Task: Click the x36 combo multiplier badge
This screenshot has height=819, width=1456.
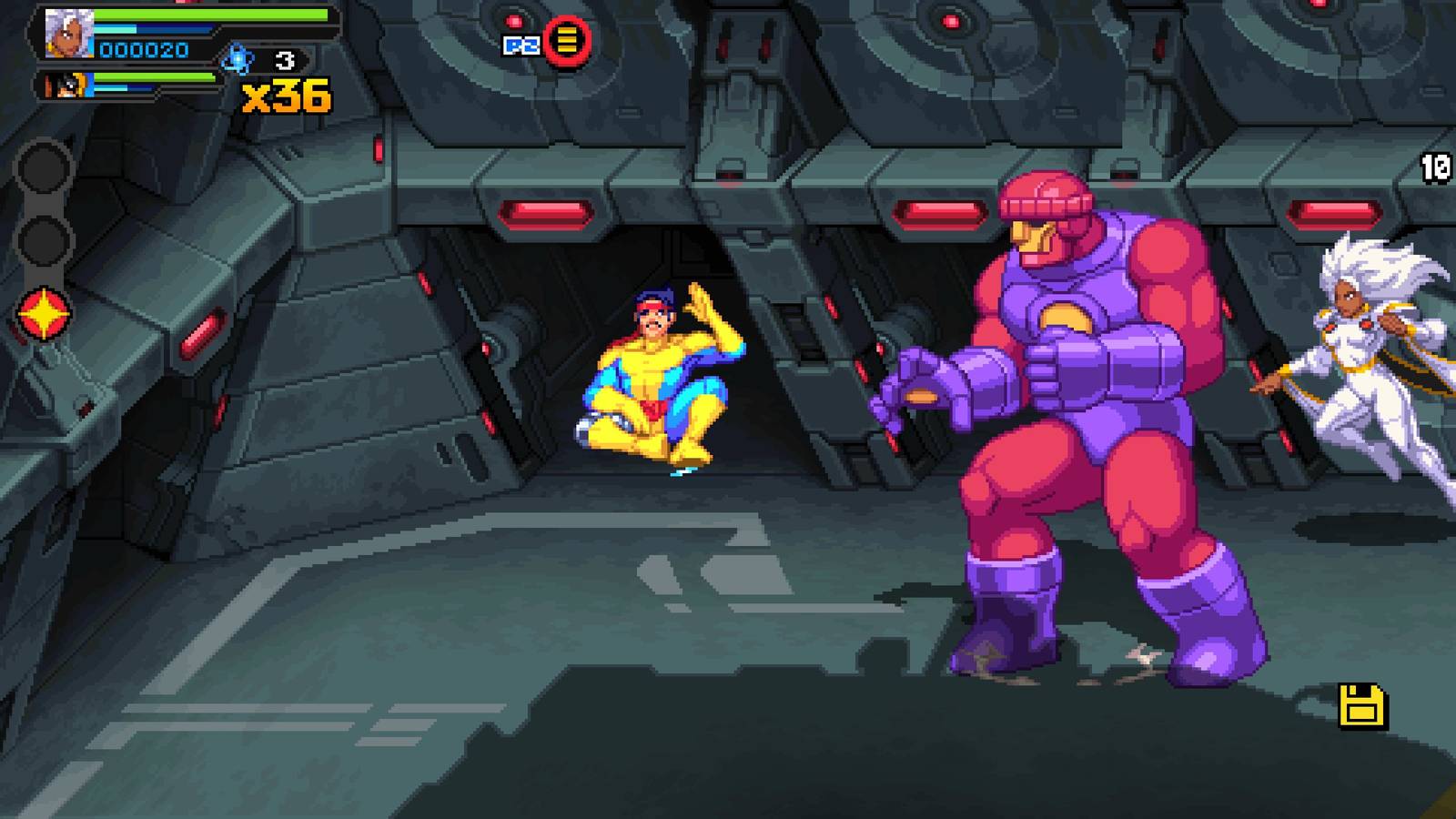Action: (x=285, y=95)
